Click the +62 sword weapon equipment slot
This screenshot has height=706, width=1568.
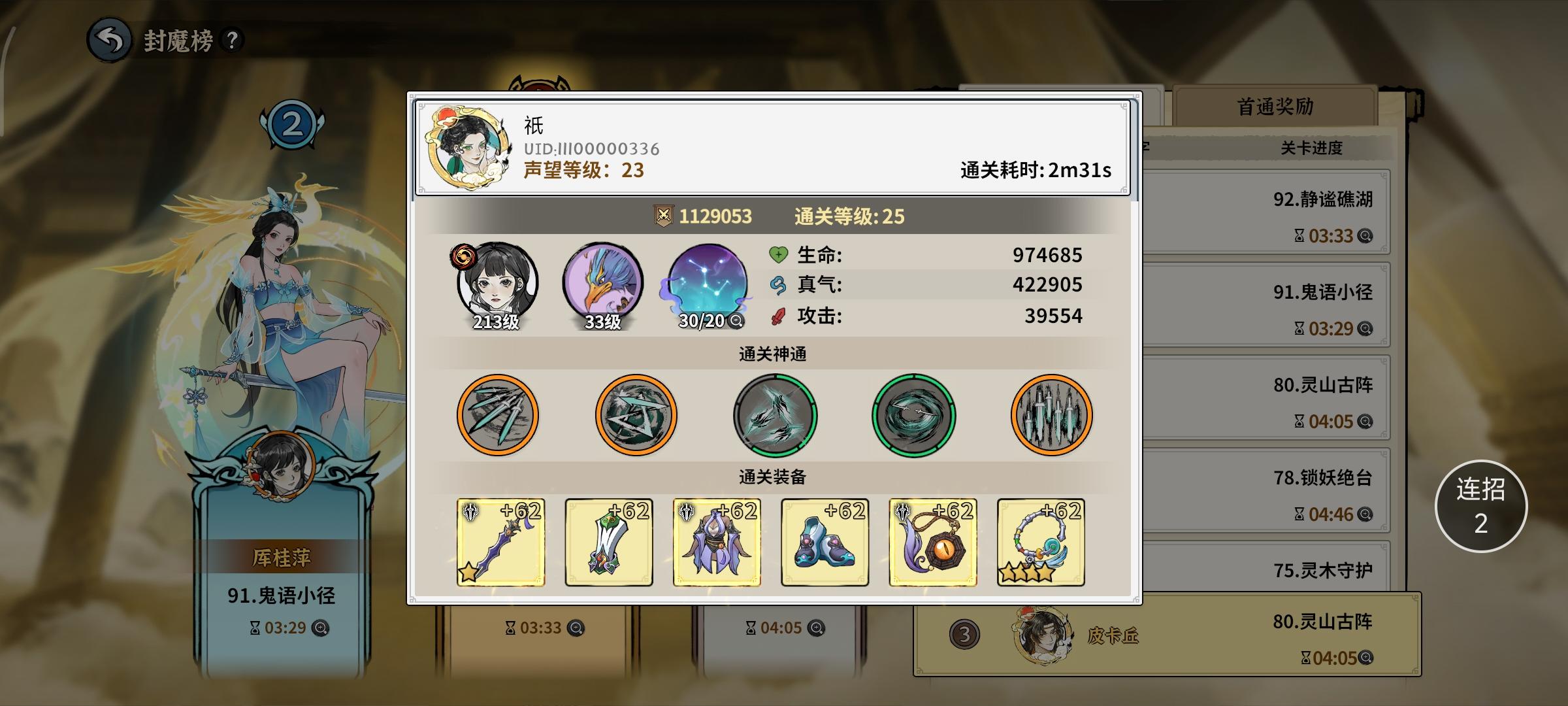[x=500, y=543]
